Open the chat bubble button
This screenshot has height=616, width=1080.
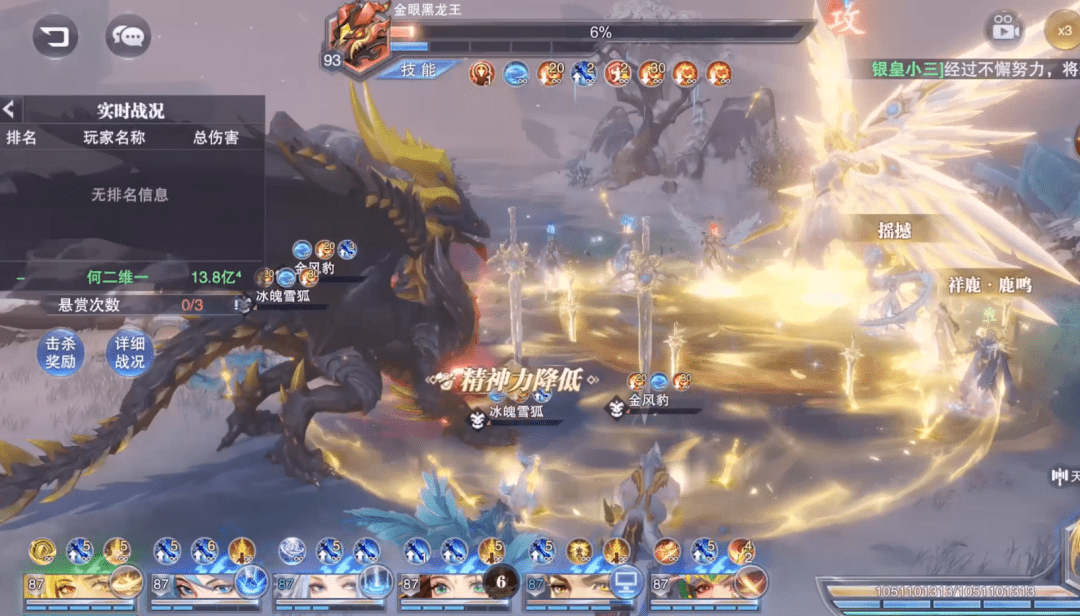point(128,38)
